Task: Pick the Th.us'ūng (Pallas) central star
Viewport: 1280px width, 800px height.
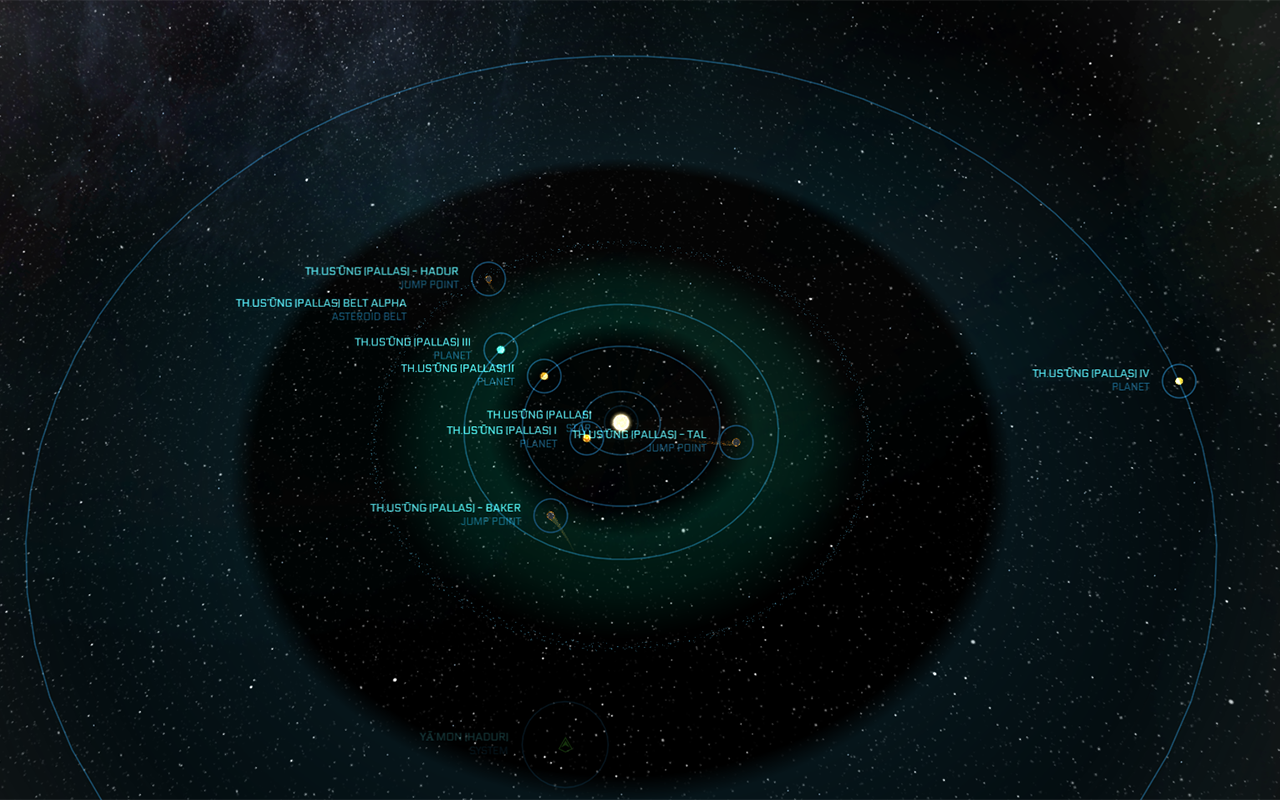Action: [x=621, y=421]
